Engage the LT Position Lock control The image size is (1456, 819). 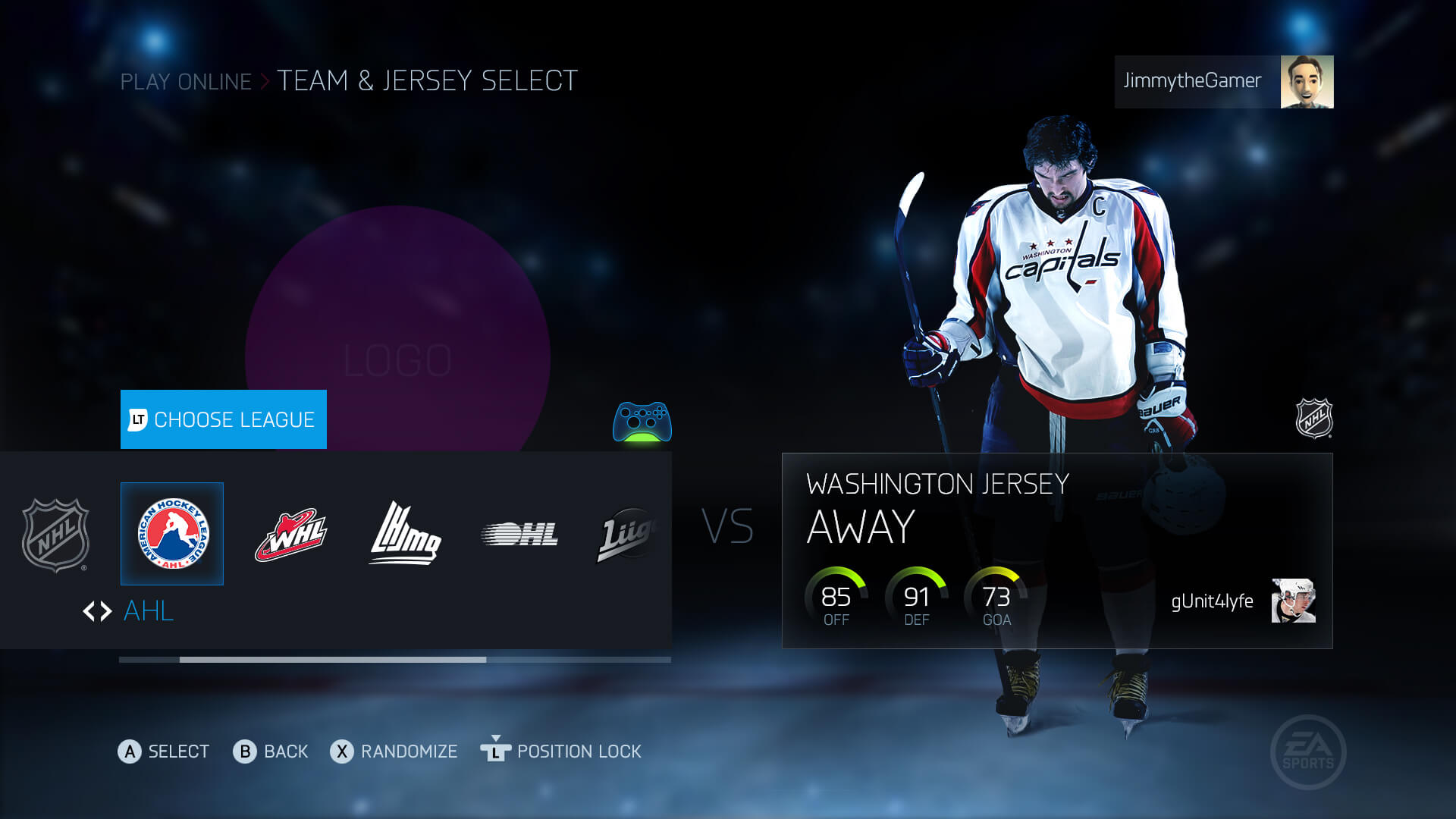563,752
